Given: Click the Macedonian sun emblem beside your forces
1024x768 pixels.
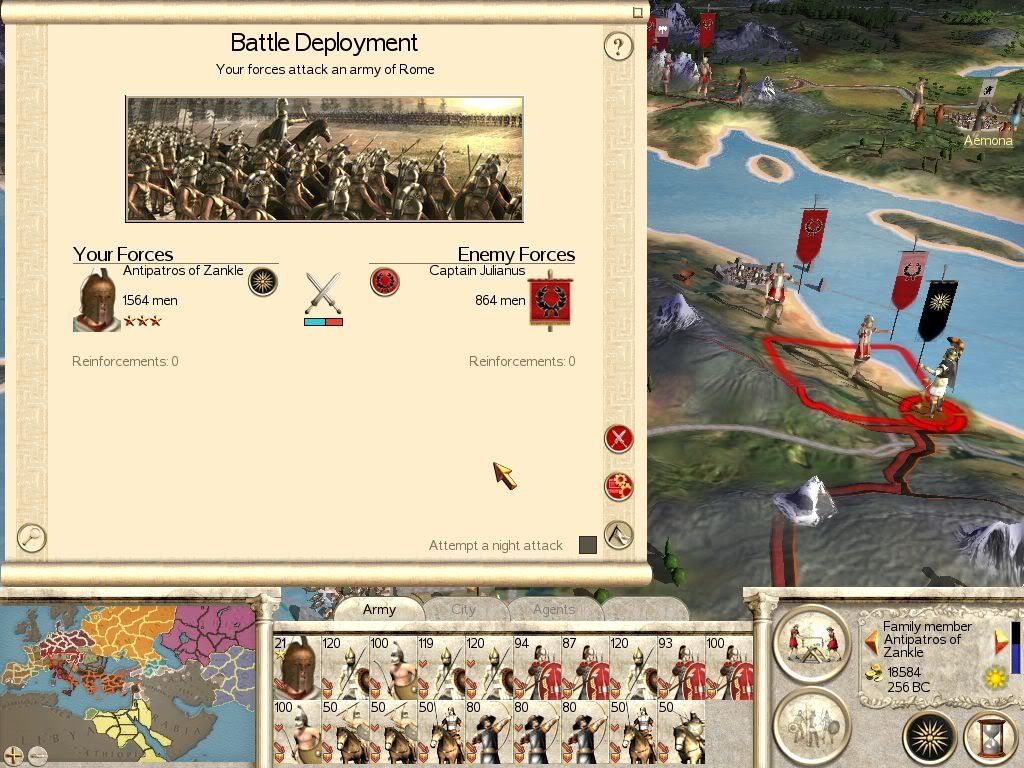Looking at the screenshot, I should pos(262,281).
